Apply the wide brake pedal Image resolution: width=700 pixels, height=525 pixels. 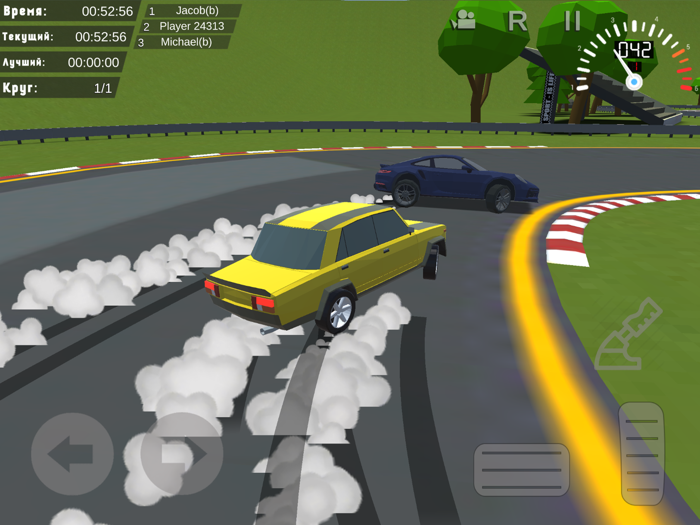tap(521, 469)
